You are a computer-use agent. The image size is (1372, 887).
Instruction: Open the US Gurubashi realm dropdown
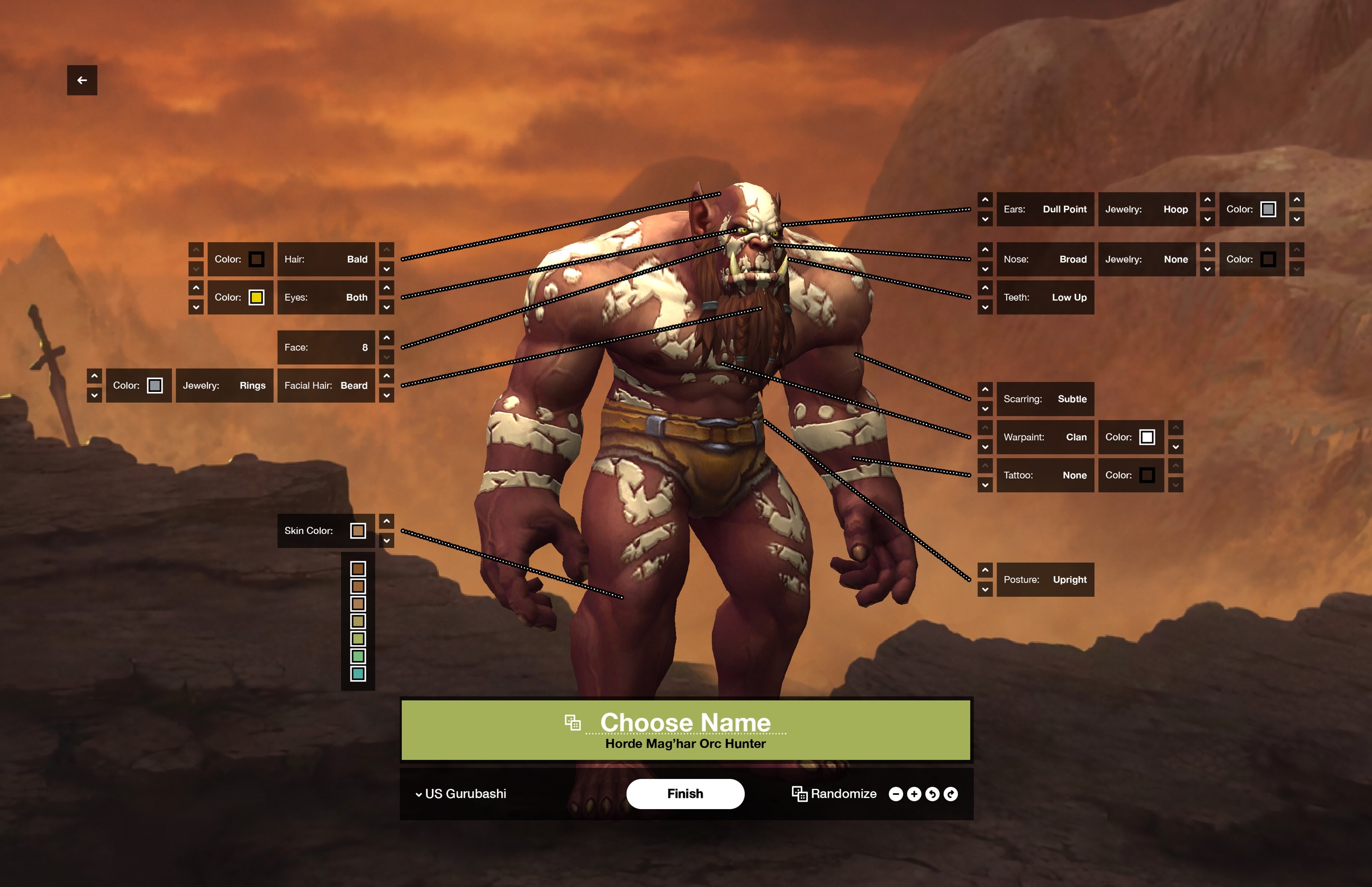pos(461,794)
